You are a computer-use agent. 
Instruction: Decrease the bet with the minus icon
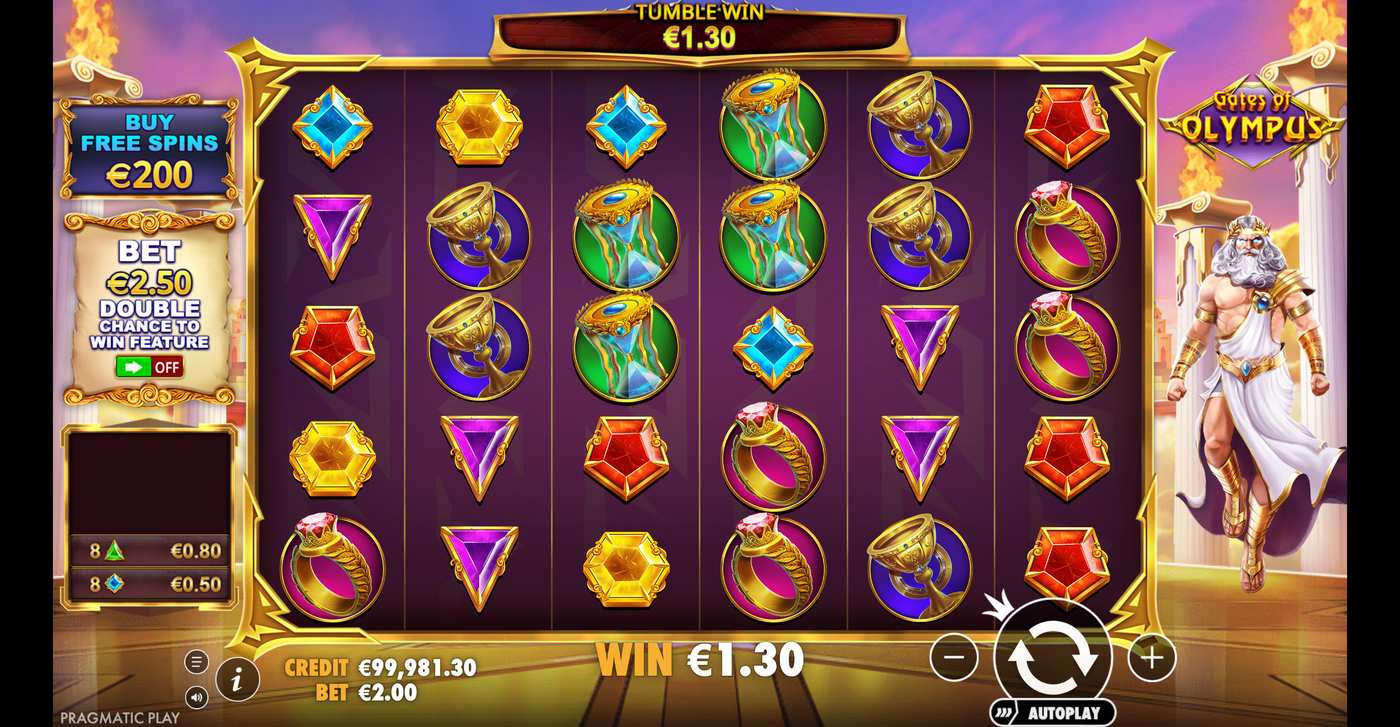point(955,658)
